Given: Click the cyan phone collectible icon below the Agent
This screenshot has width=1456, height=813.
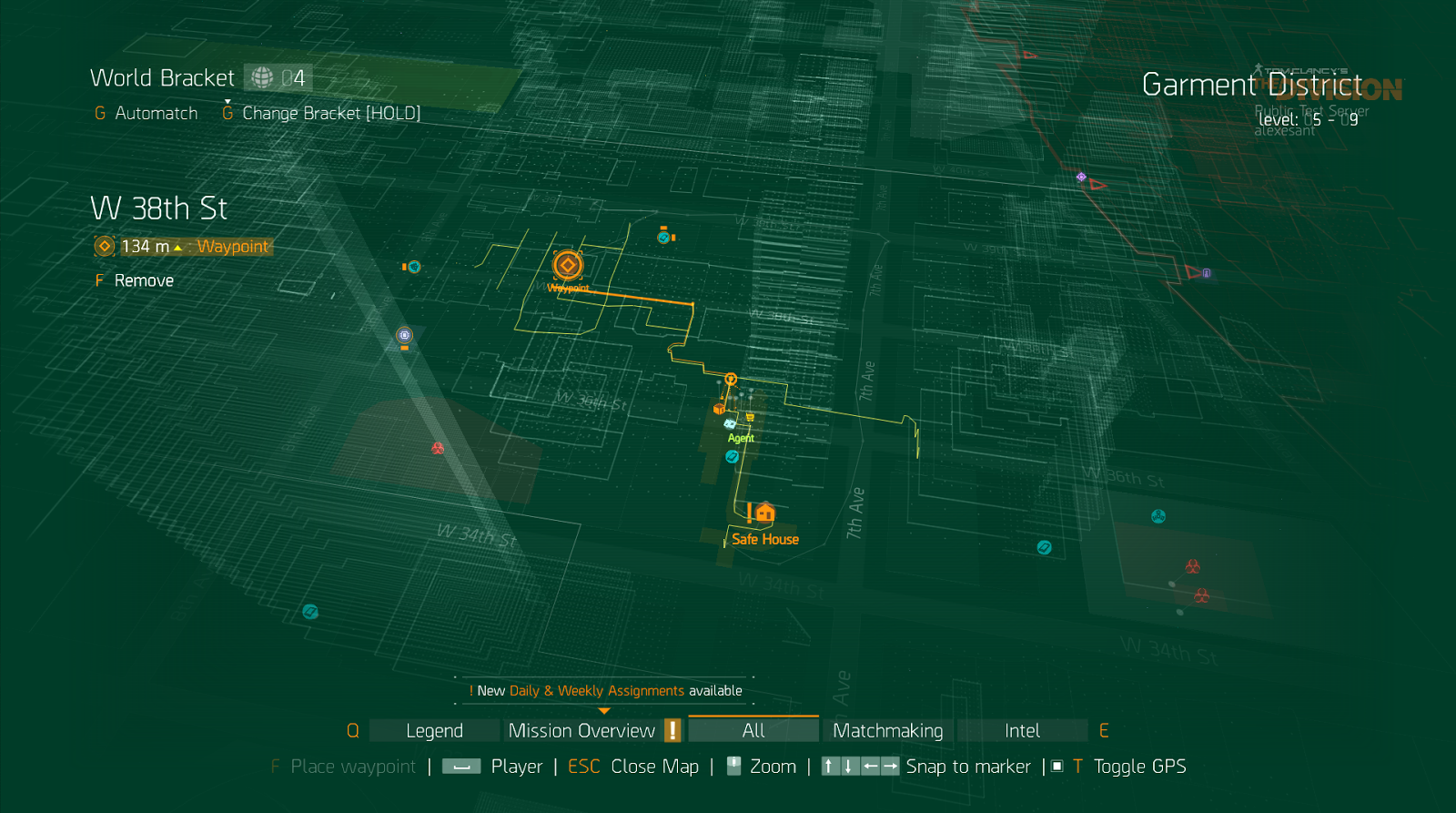Looking at the screenshot, I should [x=733, y=456].
